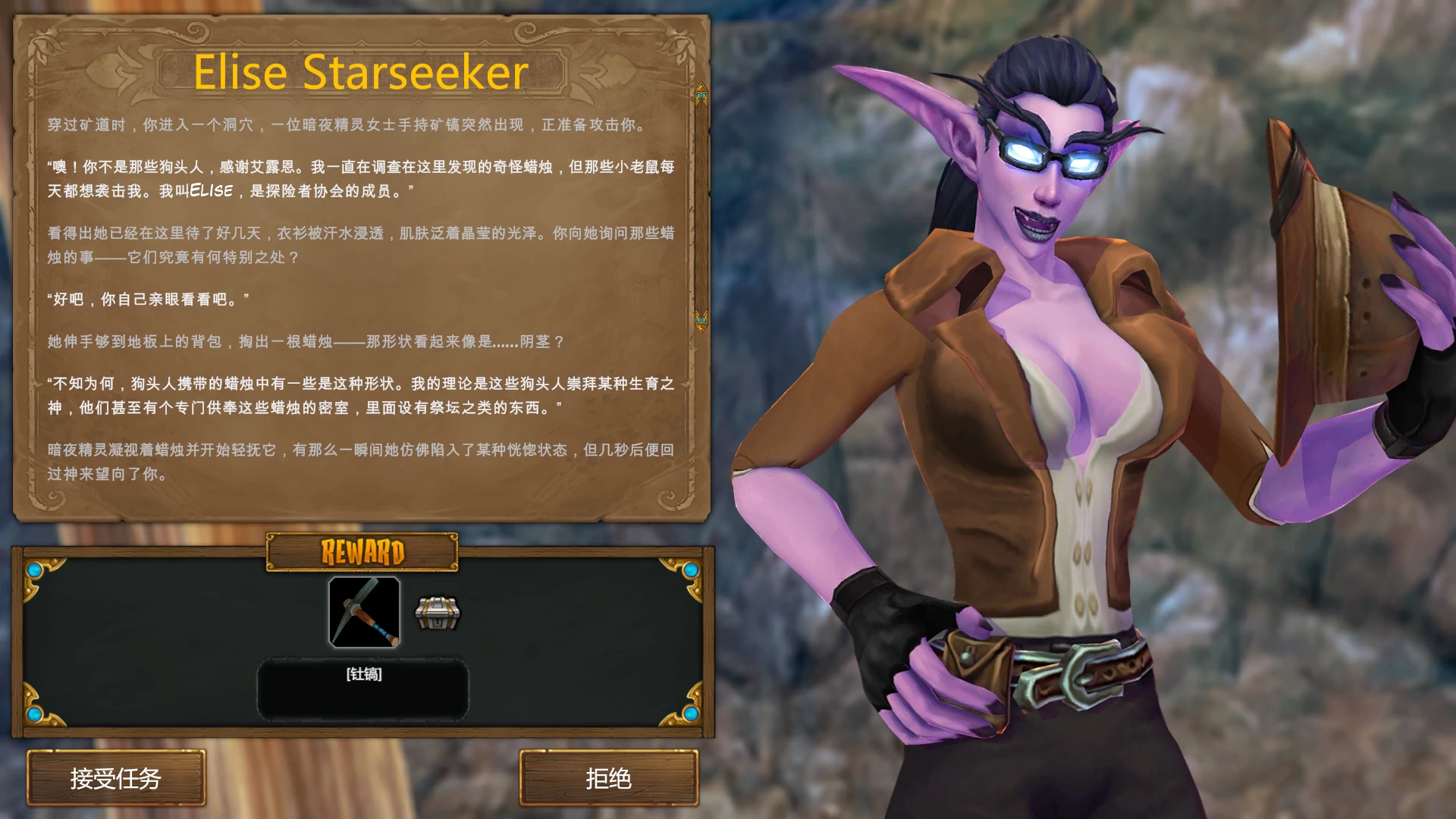This screenshot has width=1456, height=819.
Task: Toggle the [钍镐] reward selection slot
Action: pos(364,675)
